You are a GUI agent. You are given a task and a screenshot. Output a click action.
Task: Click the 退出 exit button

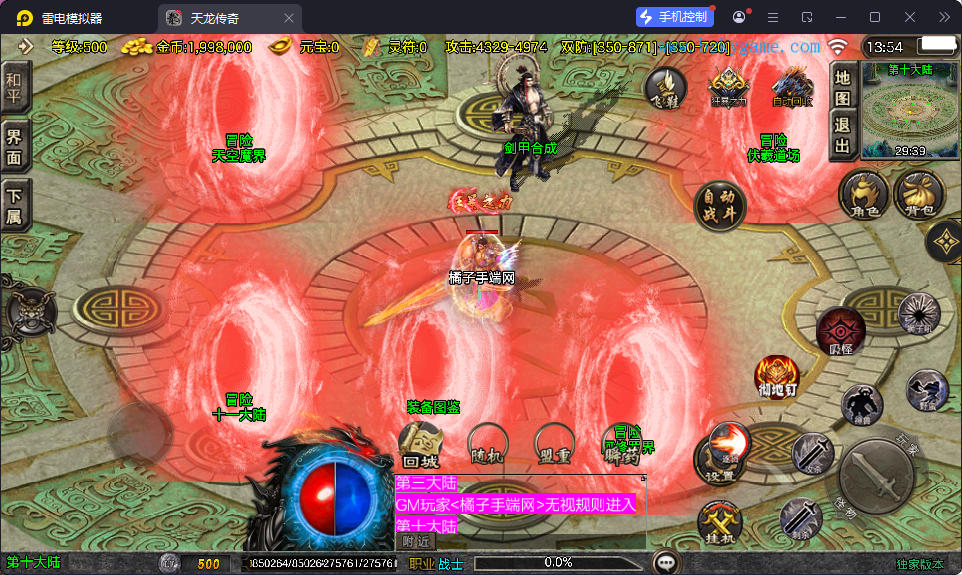click(x=842, y=136)
